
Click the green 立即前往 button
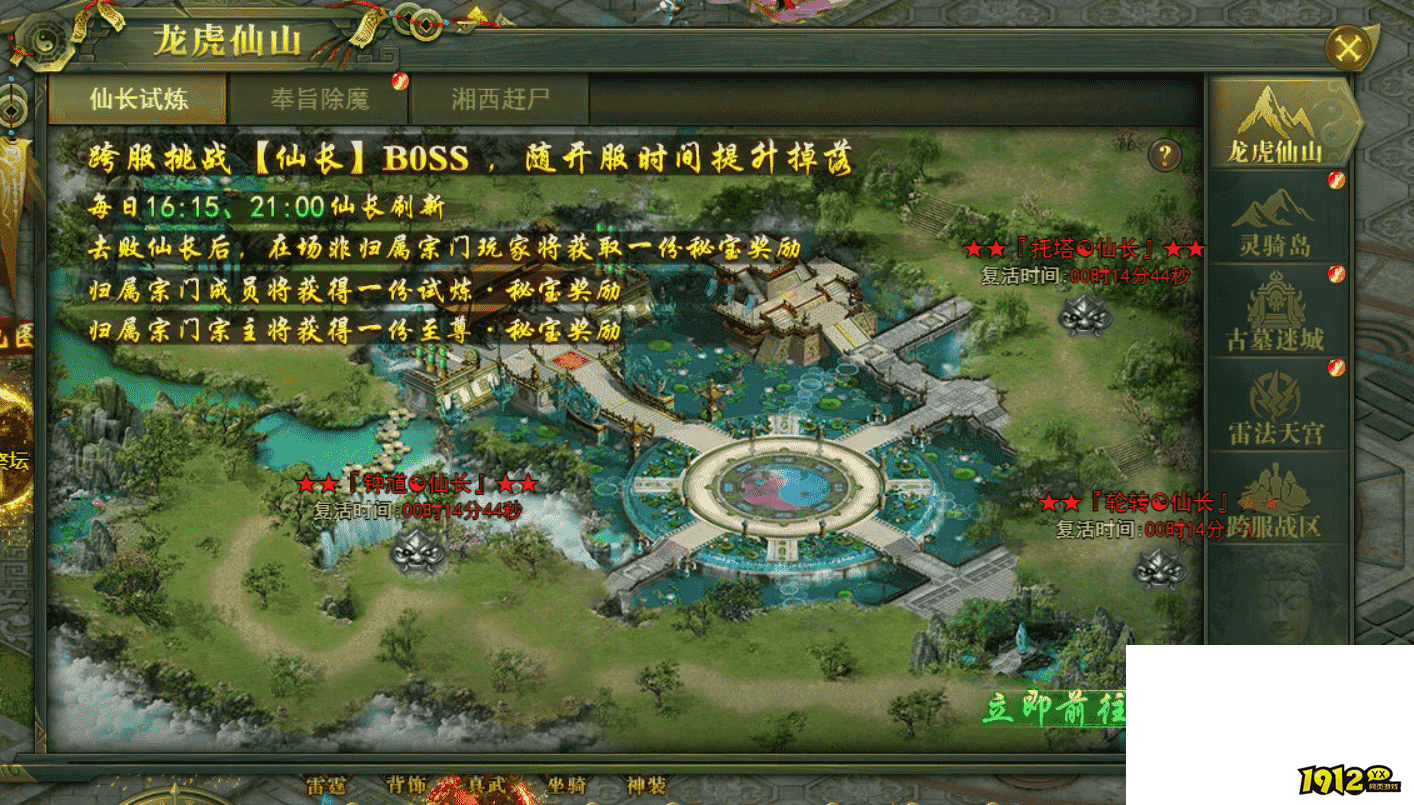(x=1053, y=708)
